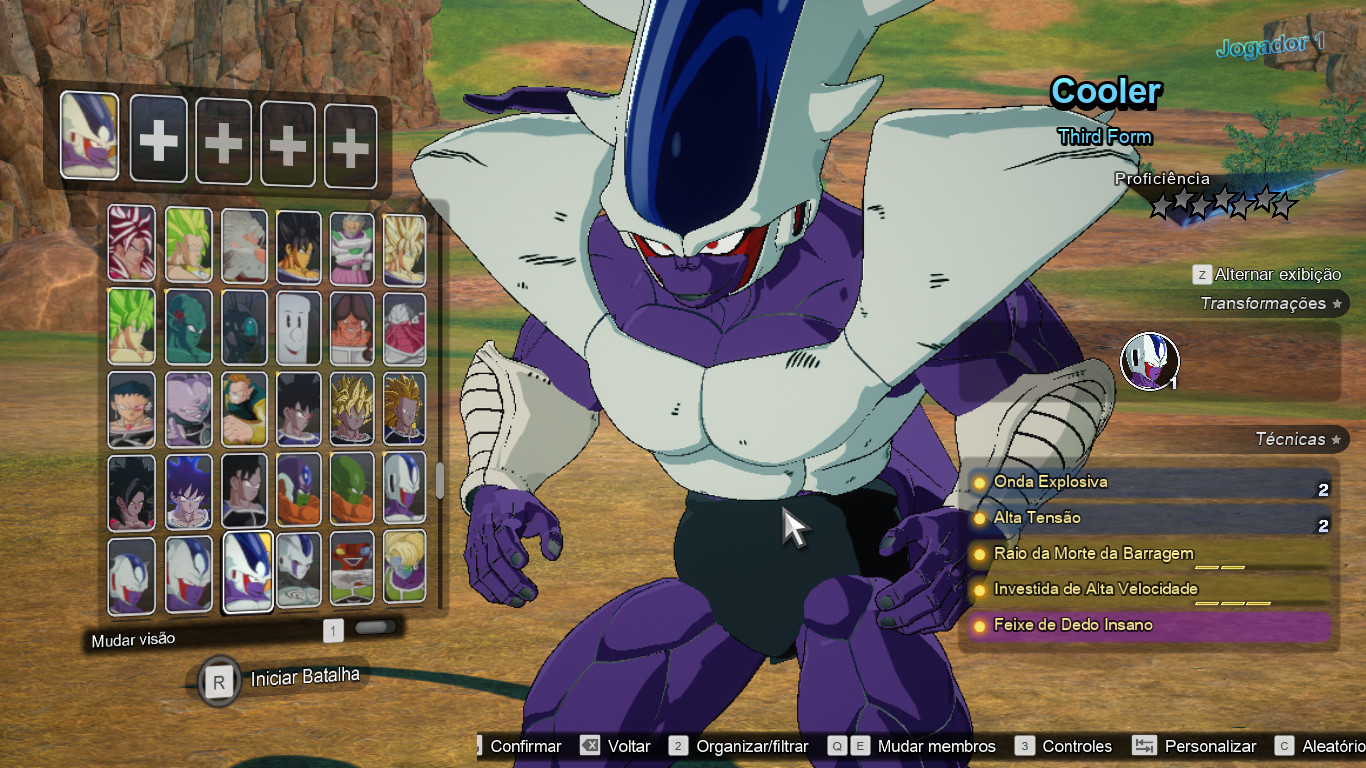The height and width of the screenshot is (768, 1366).
Task: Click Cooler's transformation icon
Action: coord(1149,361)
